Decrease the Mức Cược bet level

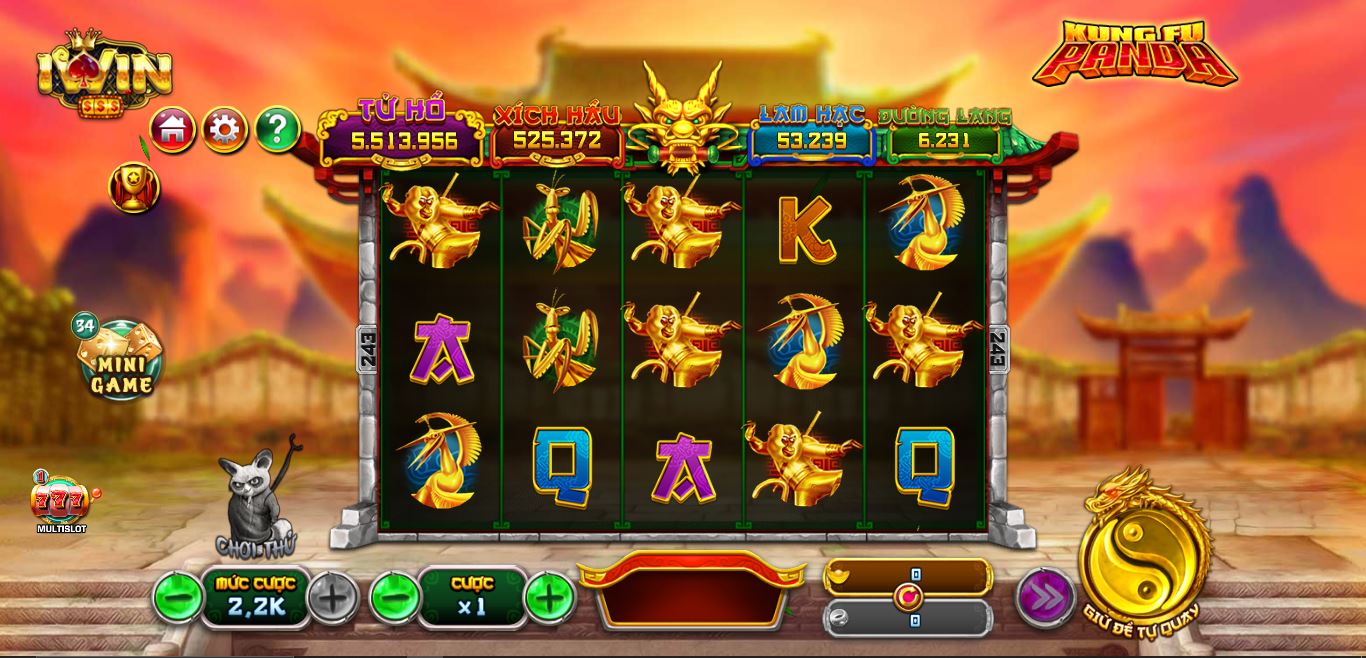point(177,598)
